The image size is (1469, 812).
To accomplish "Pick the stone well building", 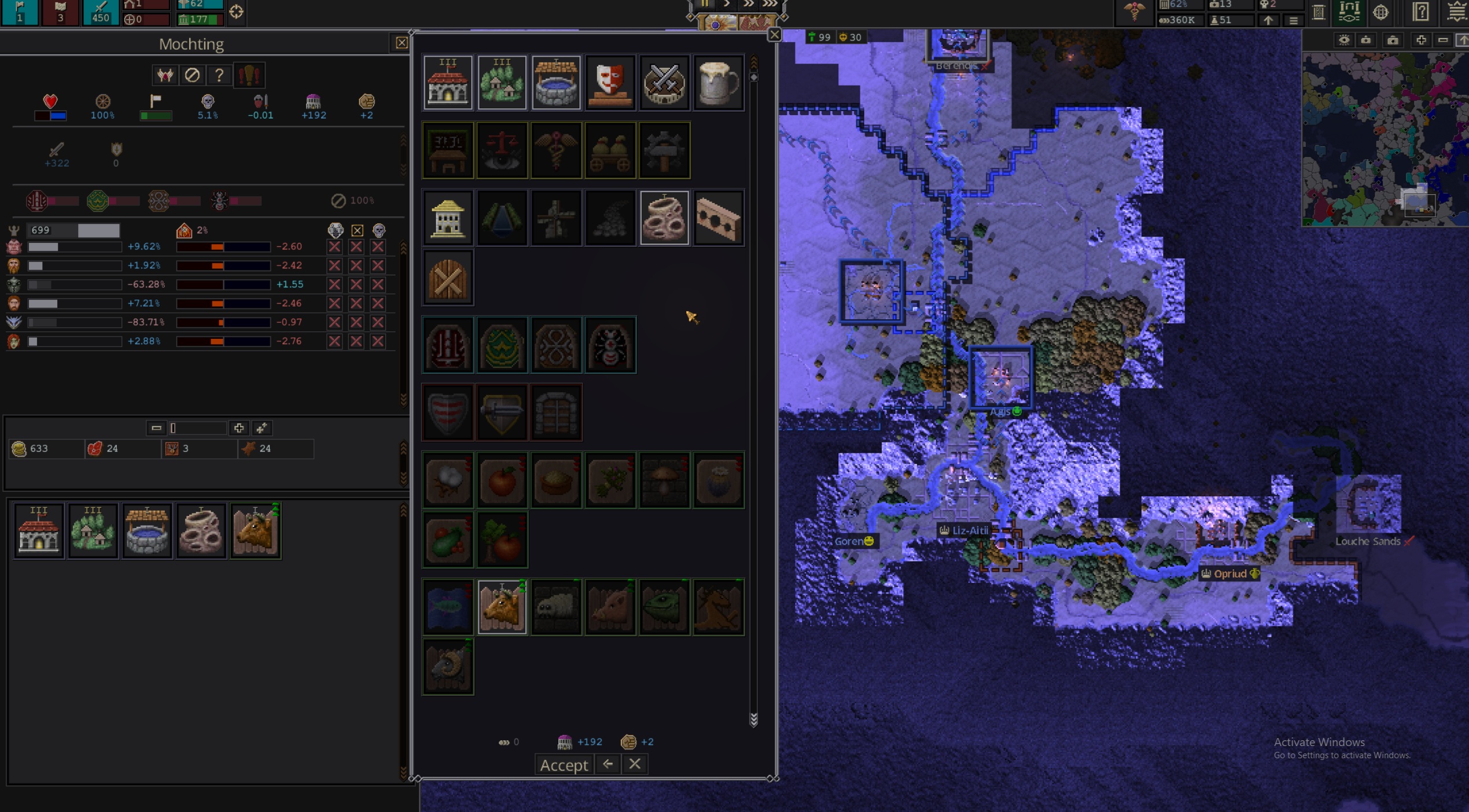I will point(556,83).
